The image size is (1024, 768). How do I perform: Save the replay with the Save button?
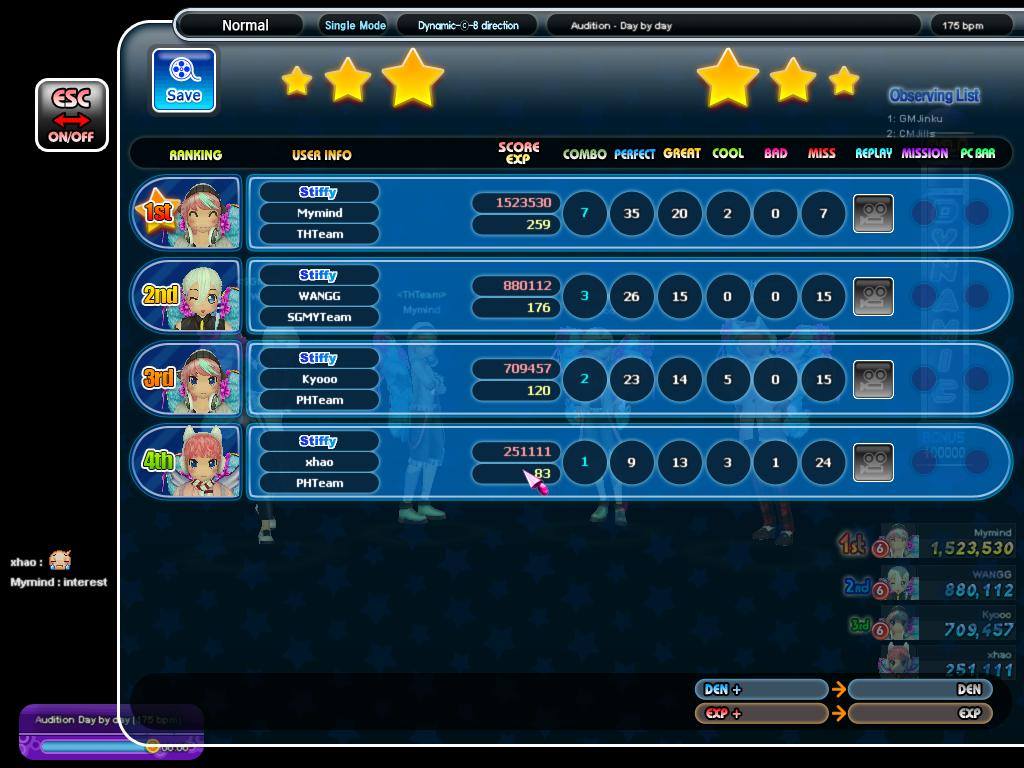(x=184, y=80)
